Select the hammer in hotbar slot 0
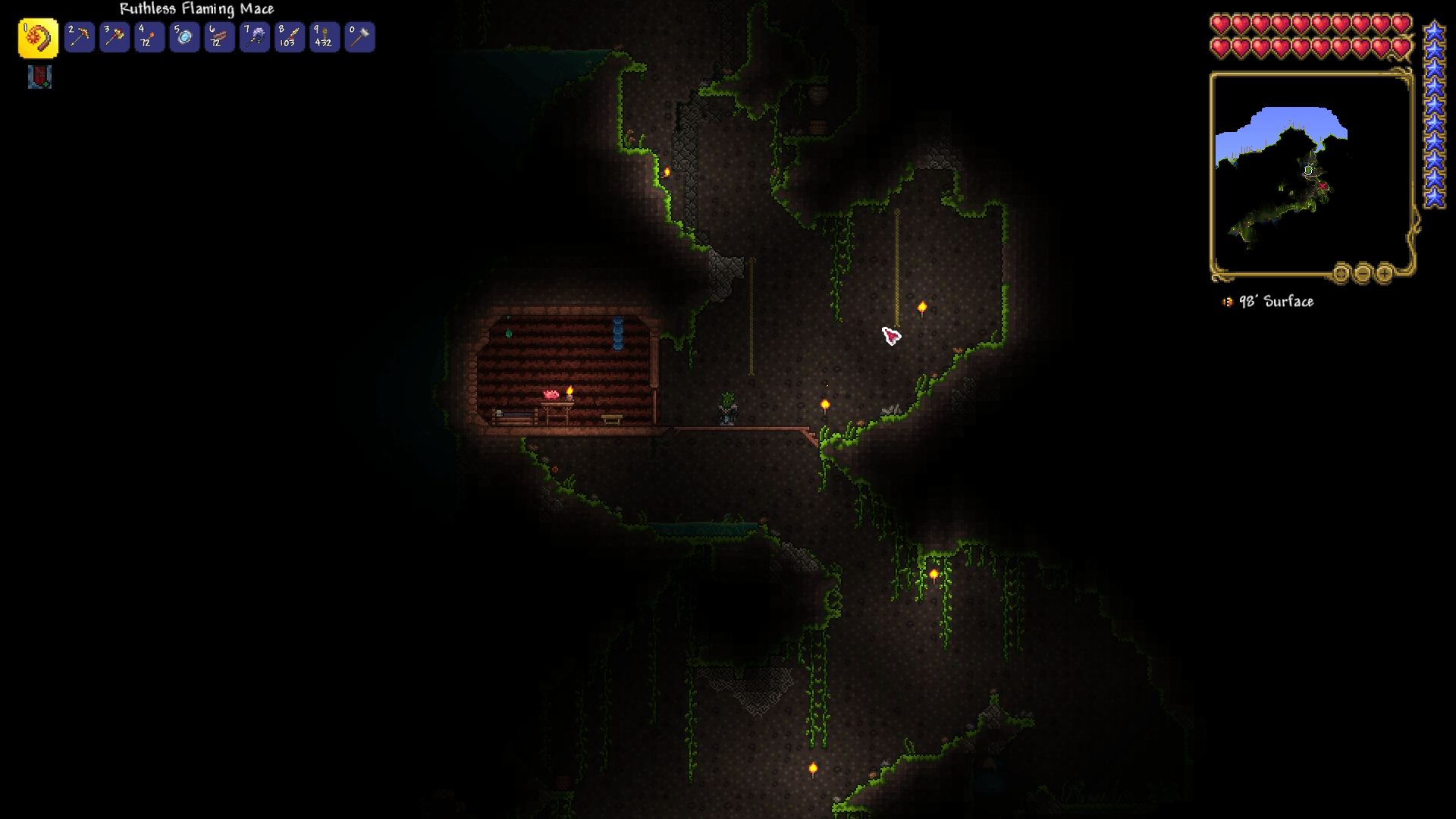This screenshot has width=1456, height=819. (359, 37)
